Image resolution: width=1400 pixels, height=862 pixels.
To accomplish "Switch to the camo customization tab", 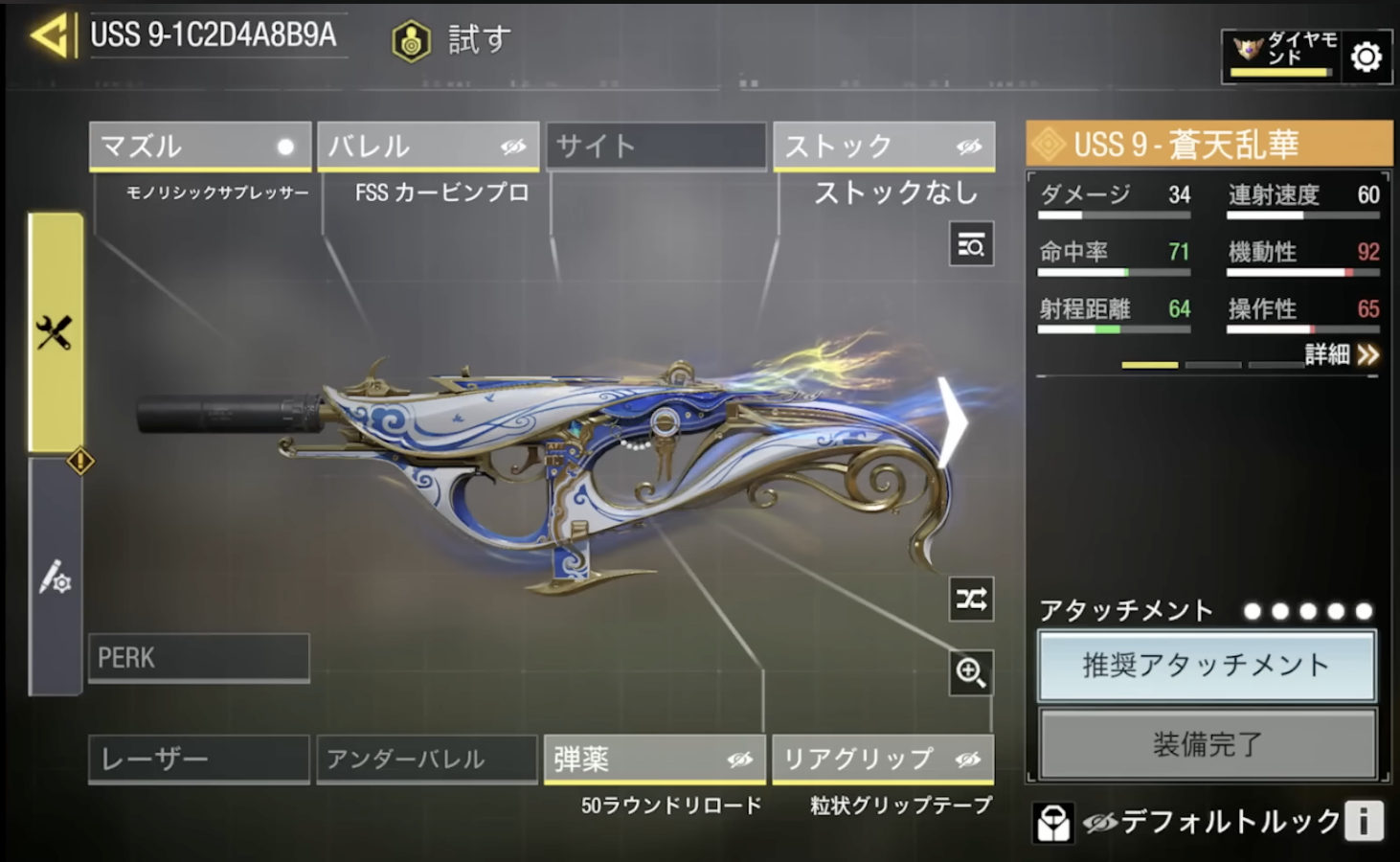I will point(56,577).
